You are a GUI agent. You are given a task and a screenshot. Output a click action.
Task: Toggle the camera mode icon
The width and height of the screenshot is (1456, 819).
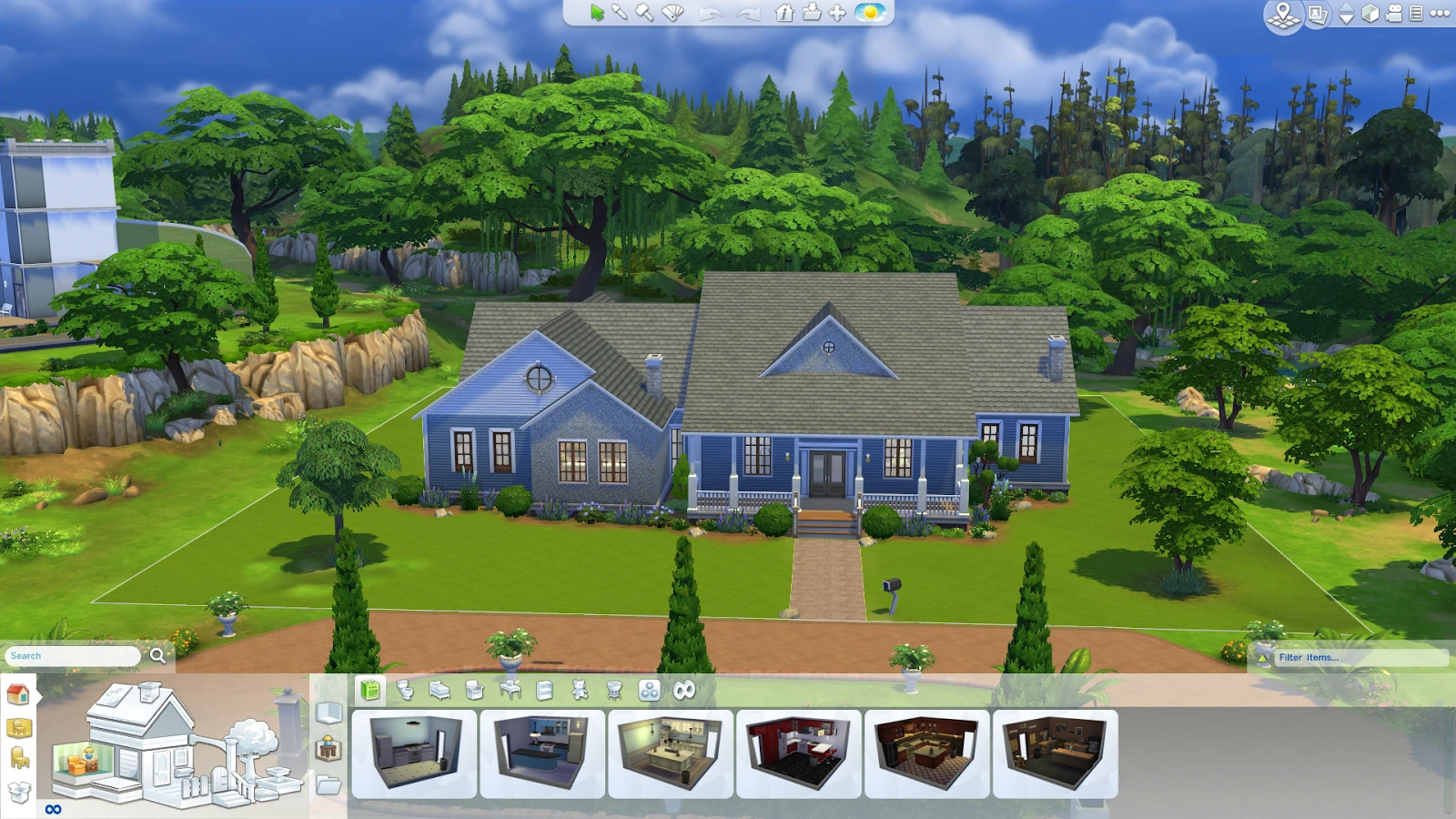1393,14
